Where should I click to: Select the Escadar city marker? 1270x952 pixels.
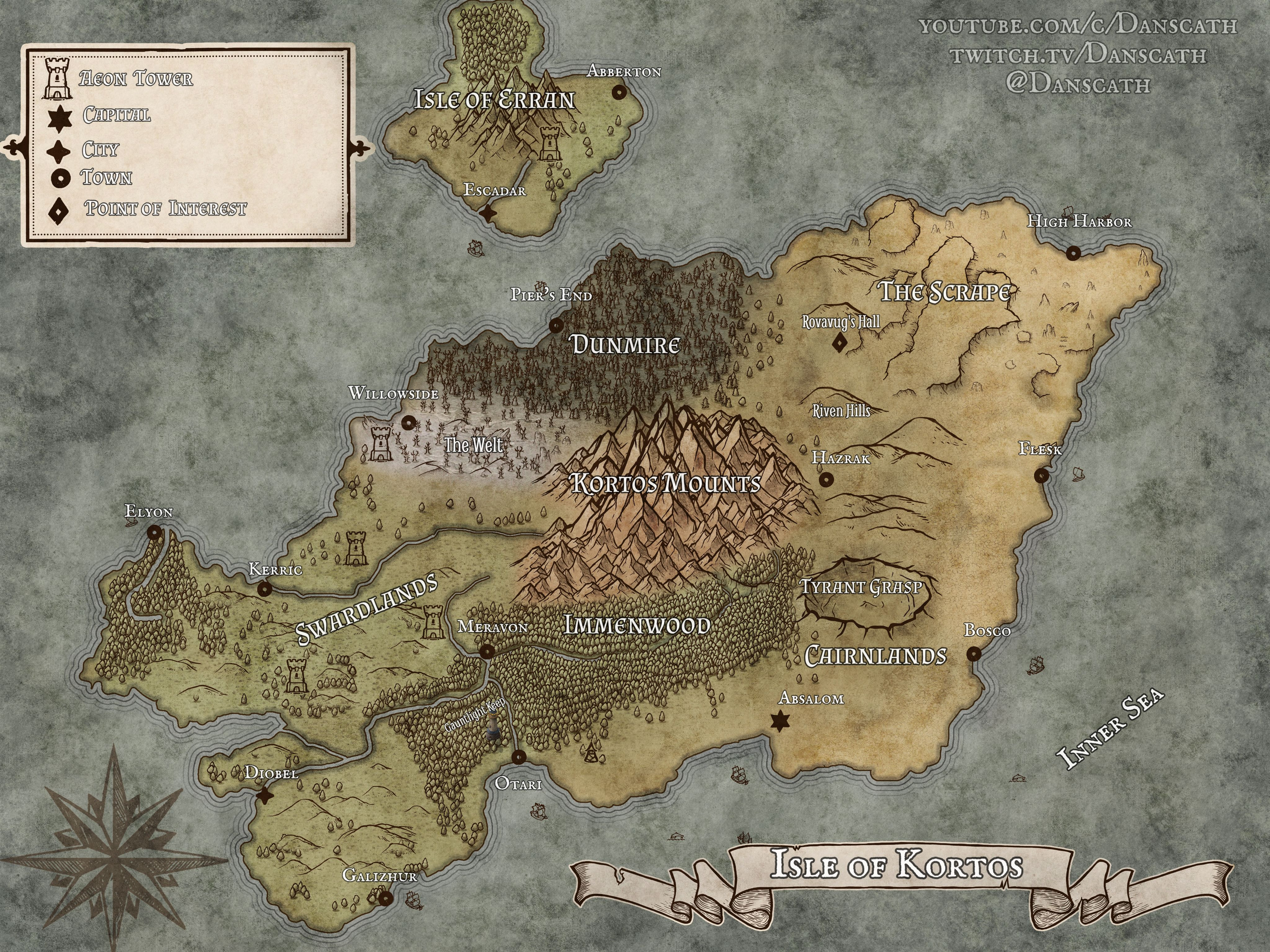[488, 214]
